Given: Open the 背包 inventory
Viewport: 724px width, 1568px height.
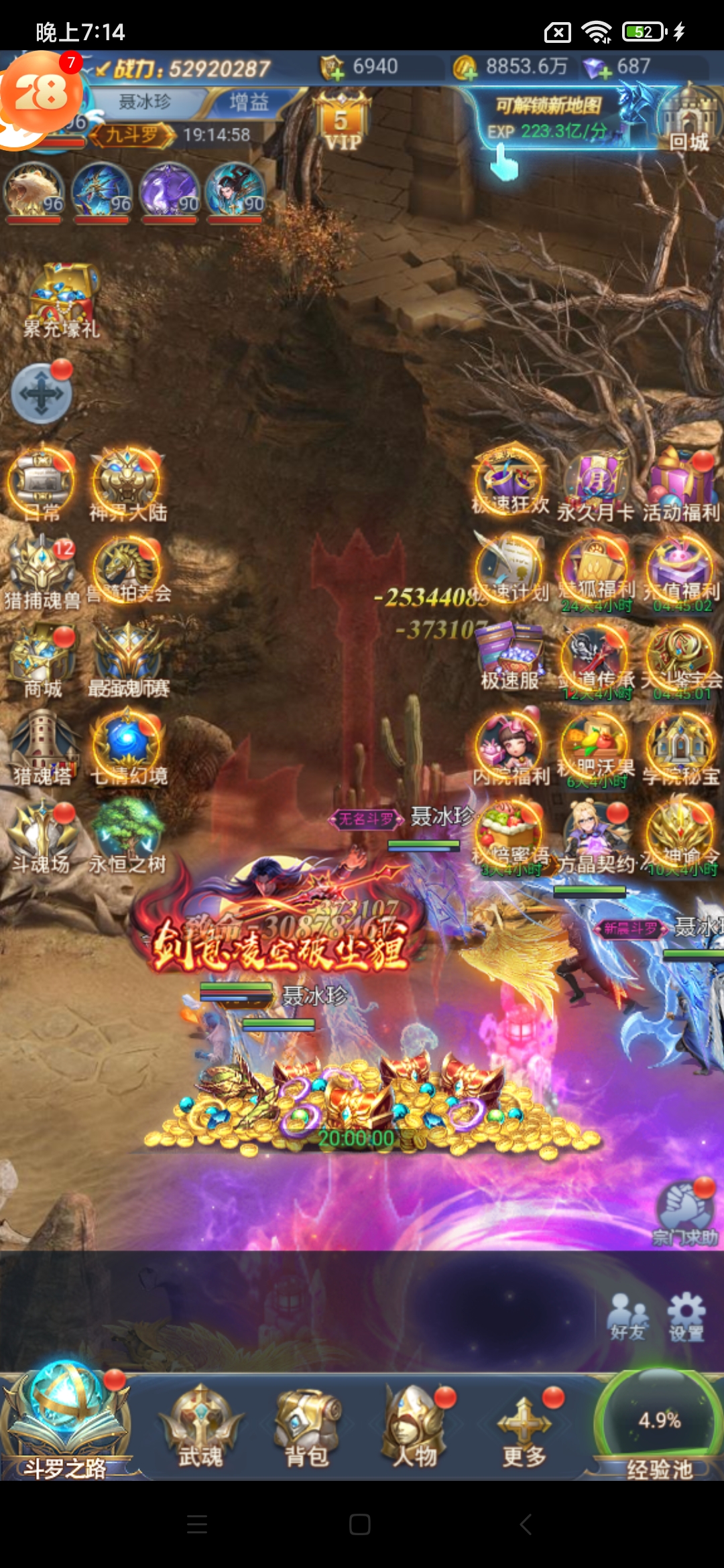Looking at the screenshot, I should pyautogui.click(x=307, y=1427).
